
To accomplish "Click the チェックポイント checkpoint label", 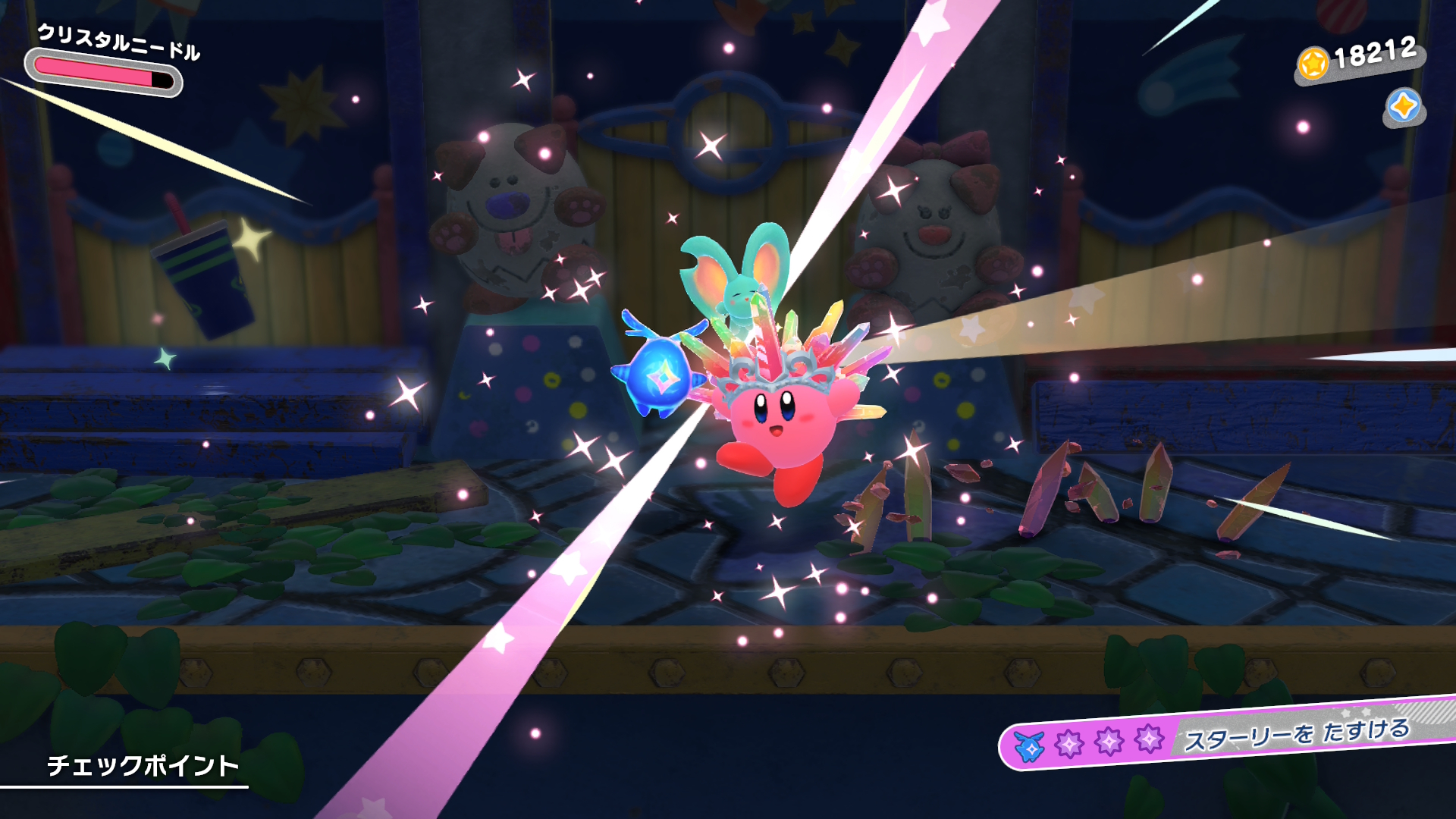I will (x=143, y=765).
